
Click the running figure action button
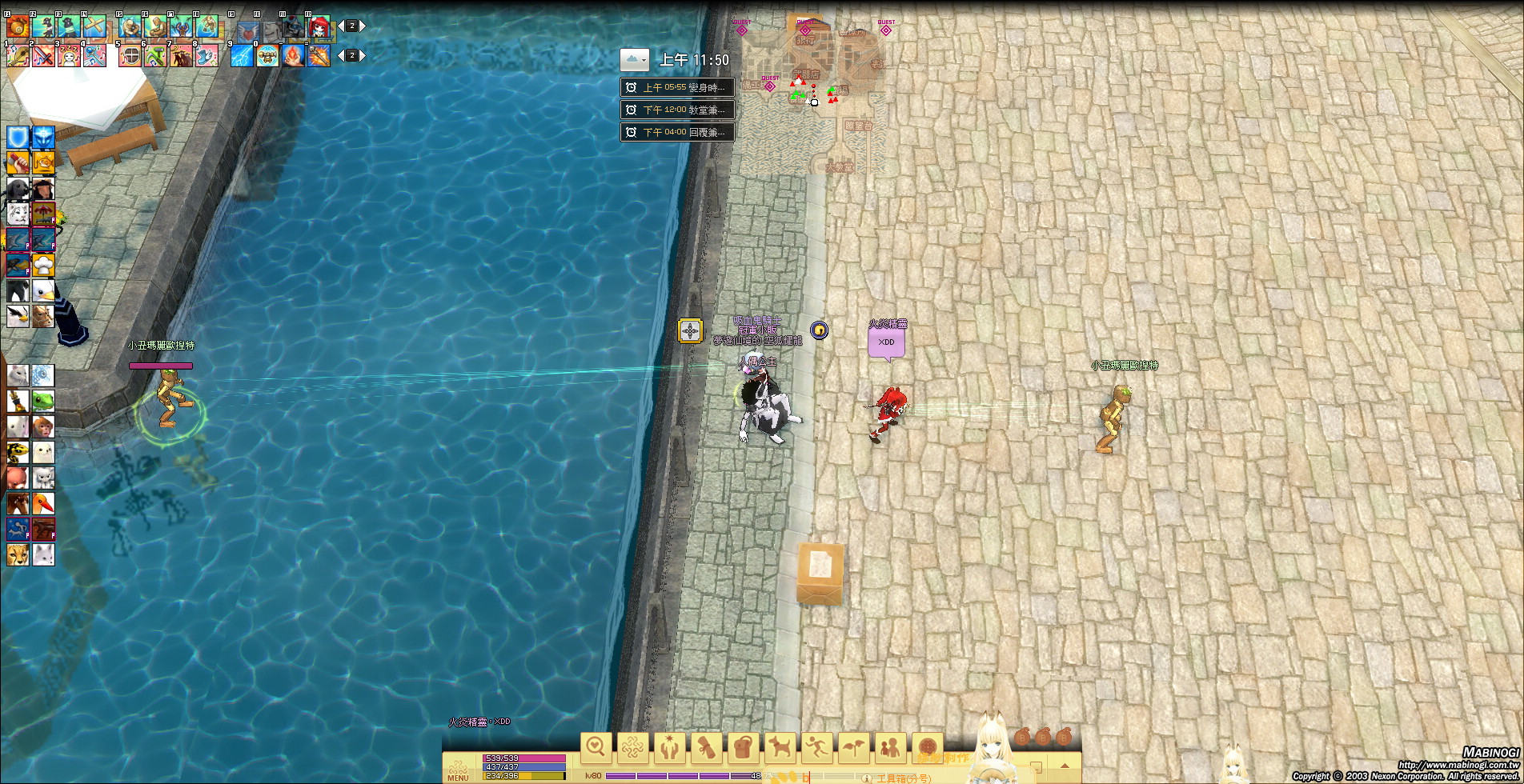tap(817, 748)
